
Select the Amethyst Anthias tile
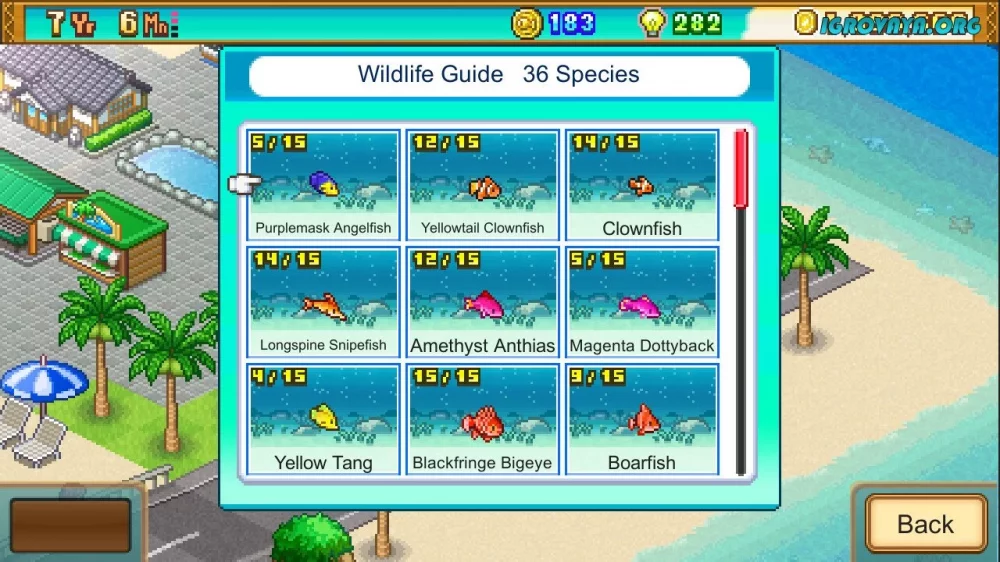click(x=482, y=302)
